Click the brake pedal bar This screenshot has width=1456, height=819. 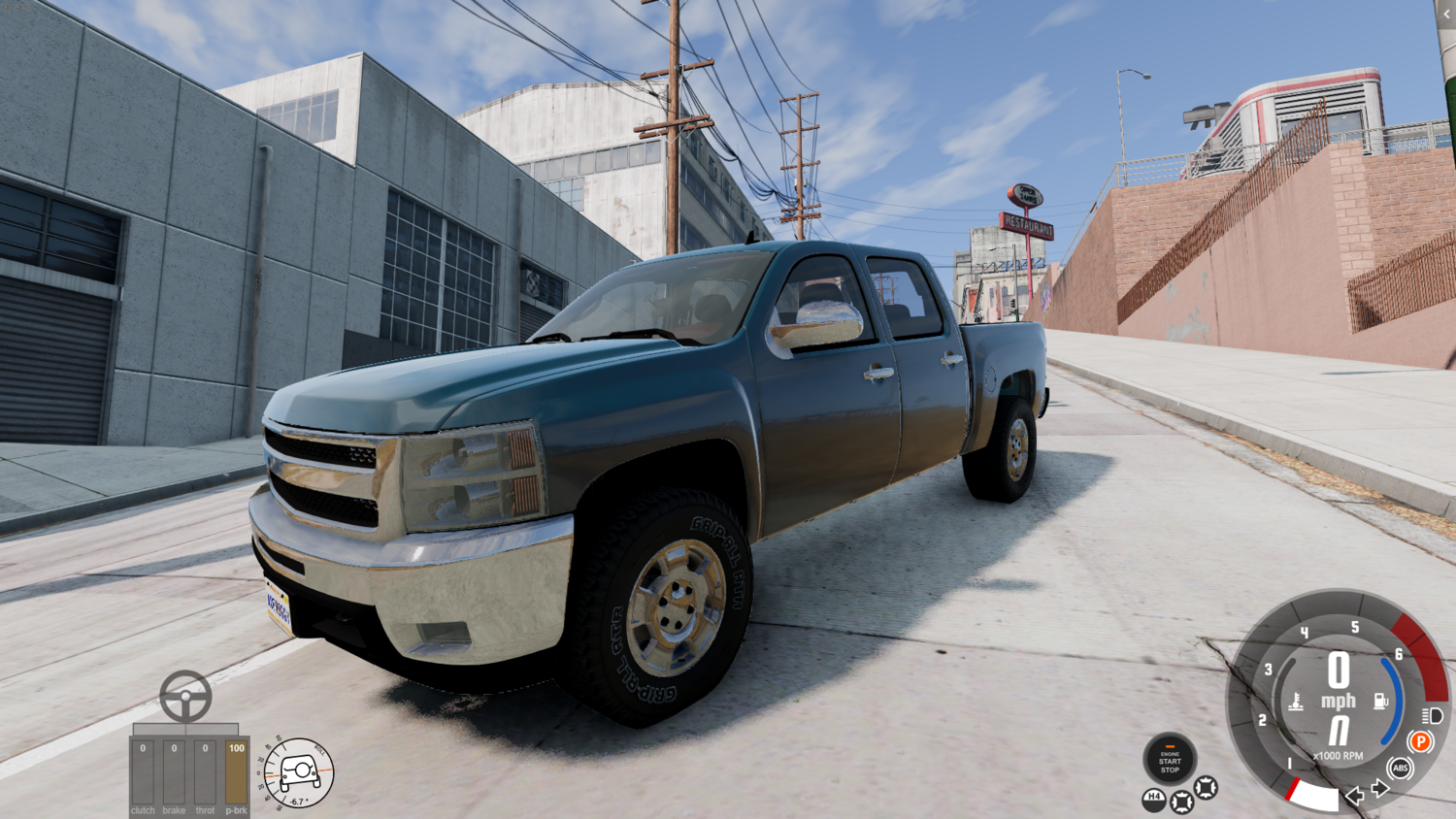[x=174, y=771]
